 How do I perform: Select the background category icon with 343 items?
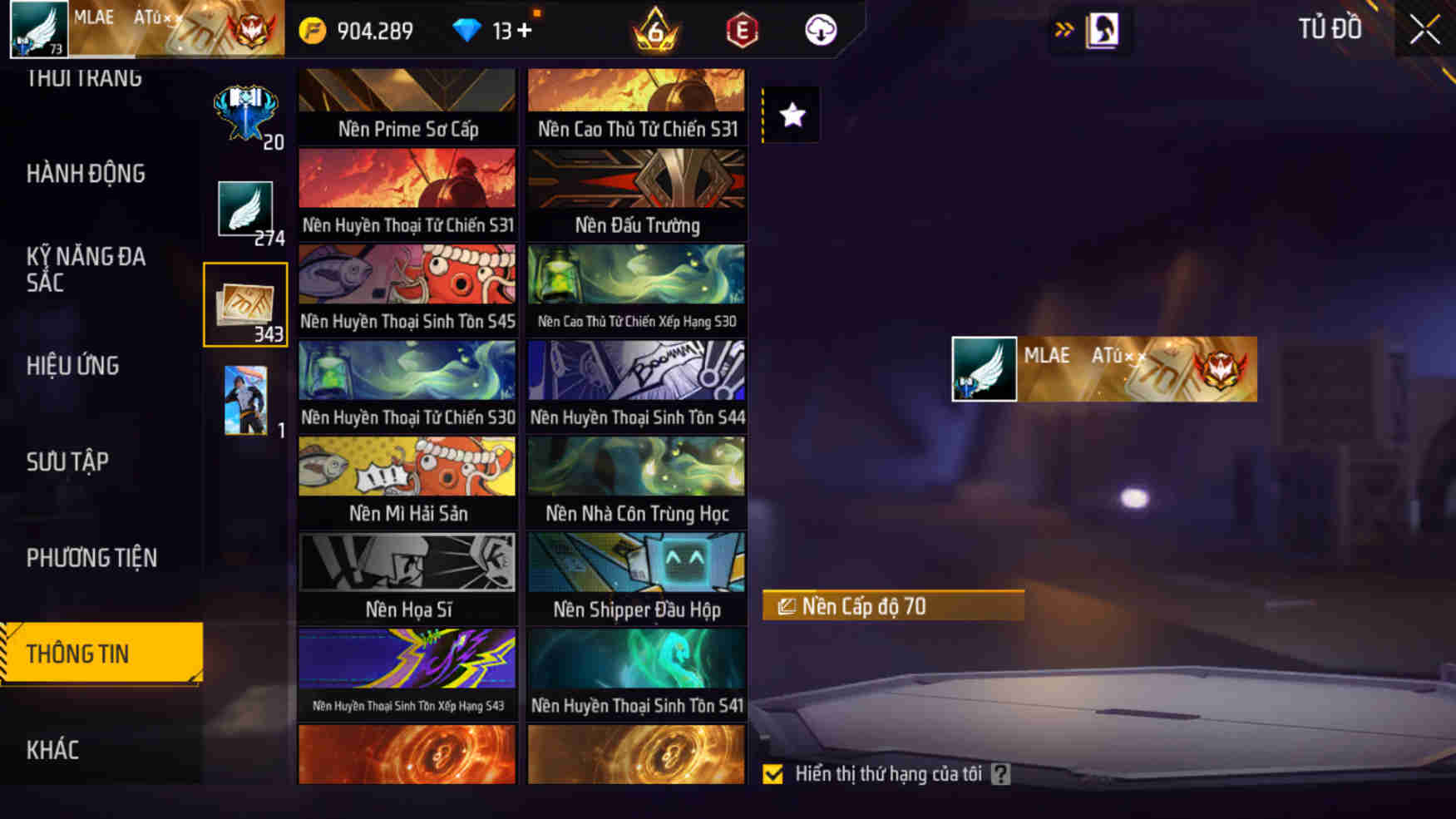245,303
